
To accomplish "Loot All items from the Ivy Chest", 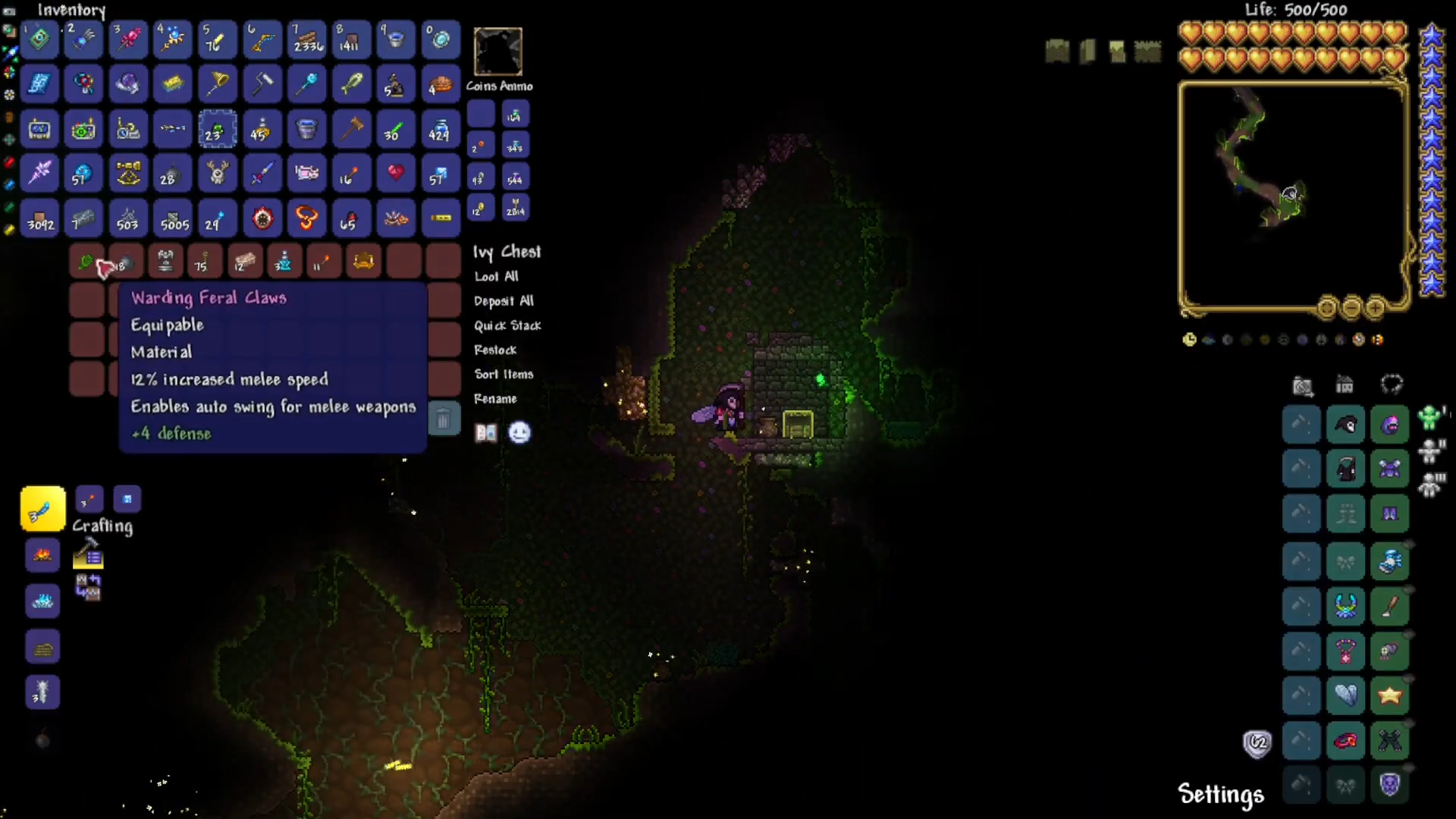I will pyautogui.click(x=497, y=277).
